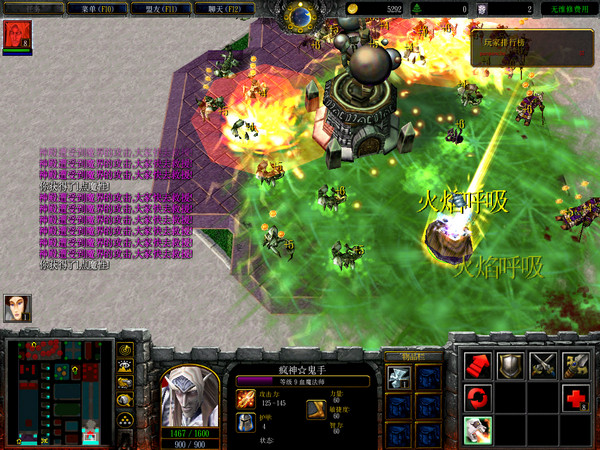Click the red circular arrows command
This screenshot has height=450, width=600.
click(478, 398)
